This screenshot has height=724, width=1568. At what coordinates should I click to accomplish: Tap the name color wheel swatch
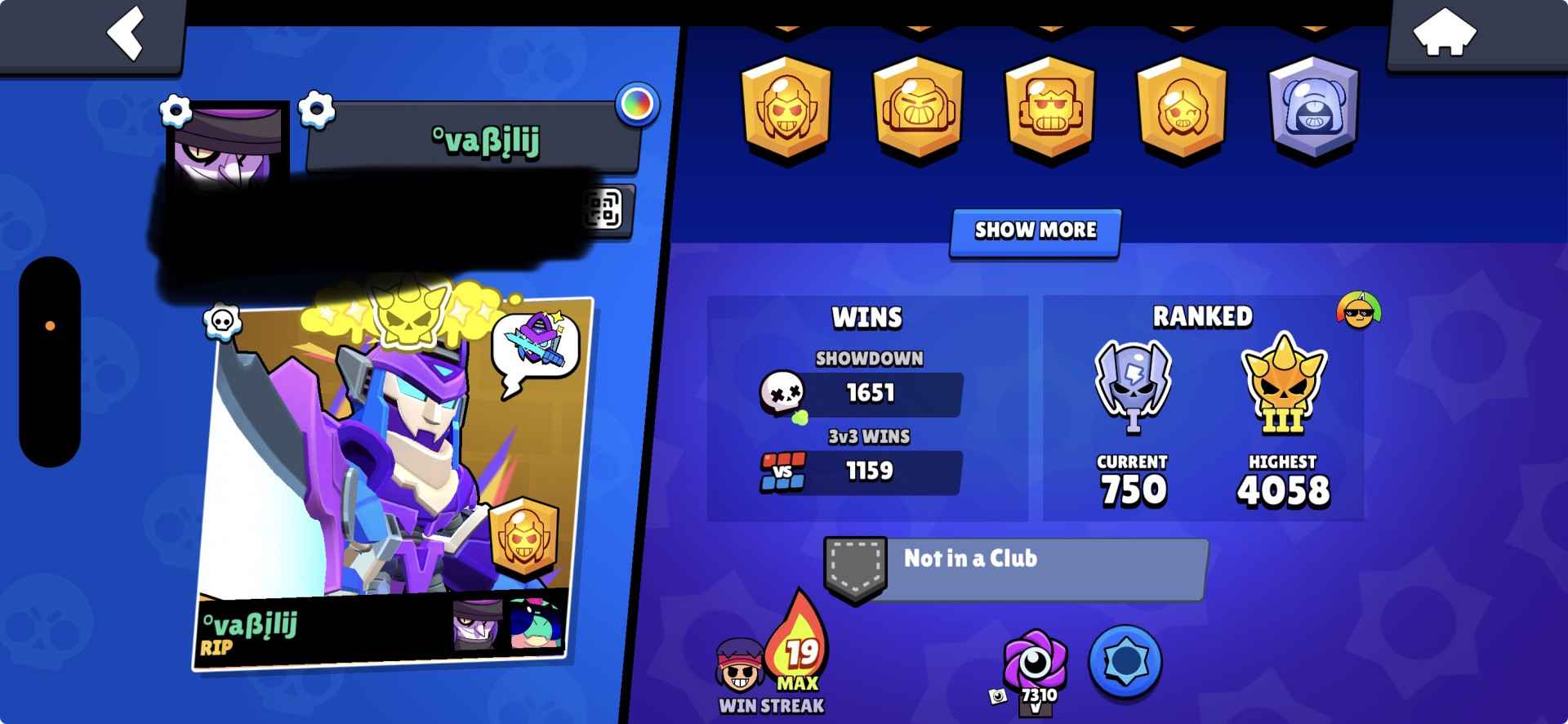638,105
